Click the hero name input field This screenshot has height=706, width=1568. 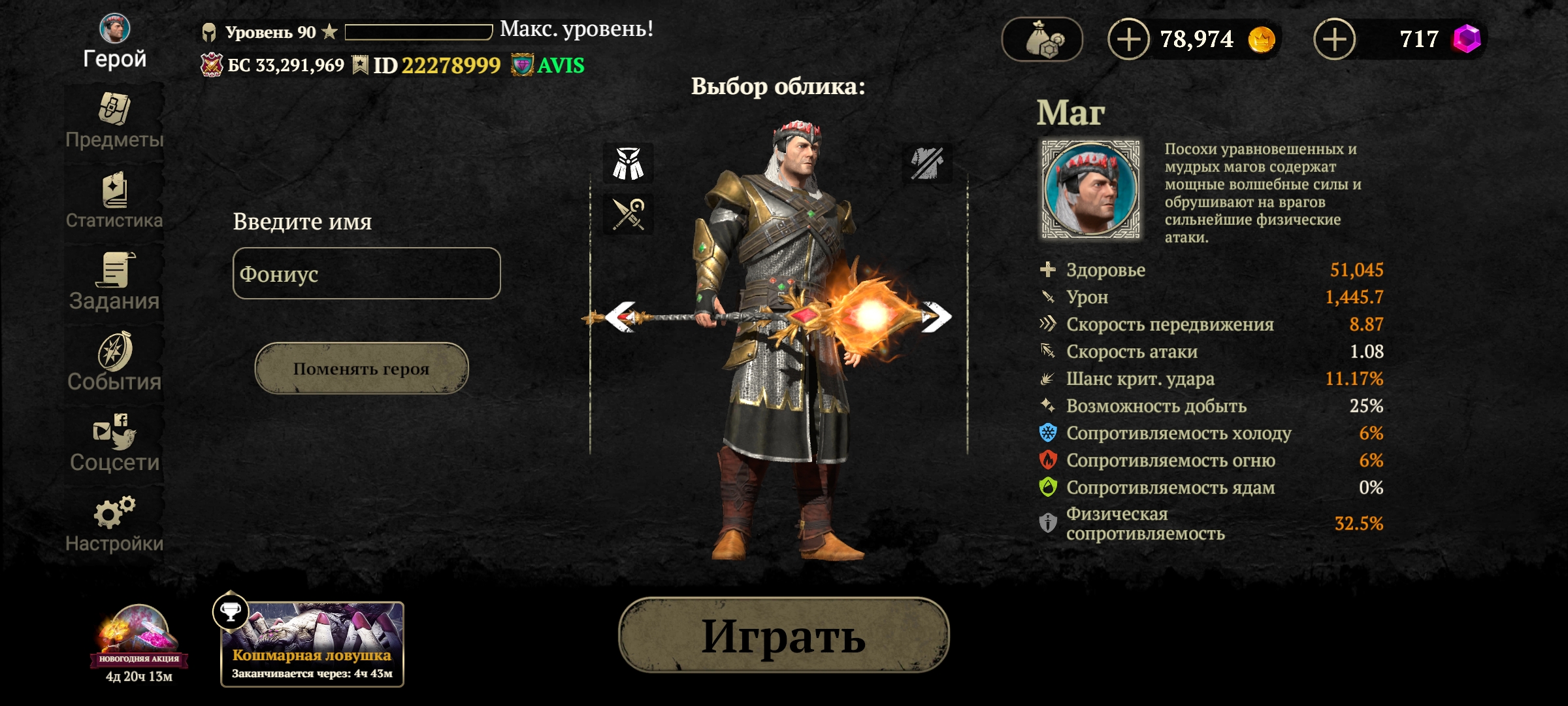(x=367, y=273)
